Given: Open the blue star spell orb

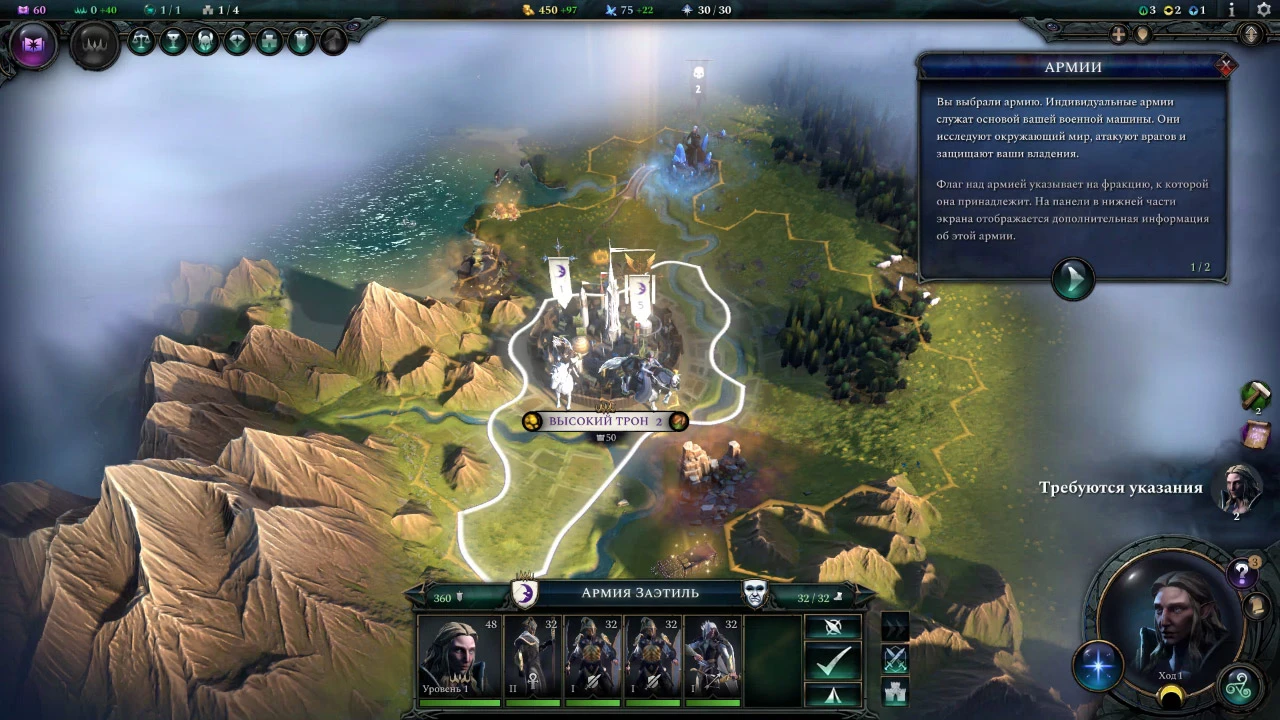Looking at the screenshot, I should [x=1097, y=667].
